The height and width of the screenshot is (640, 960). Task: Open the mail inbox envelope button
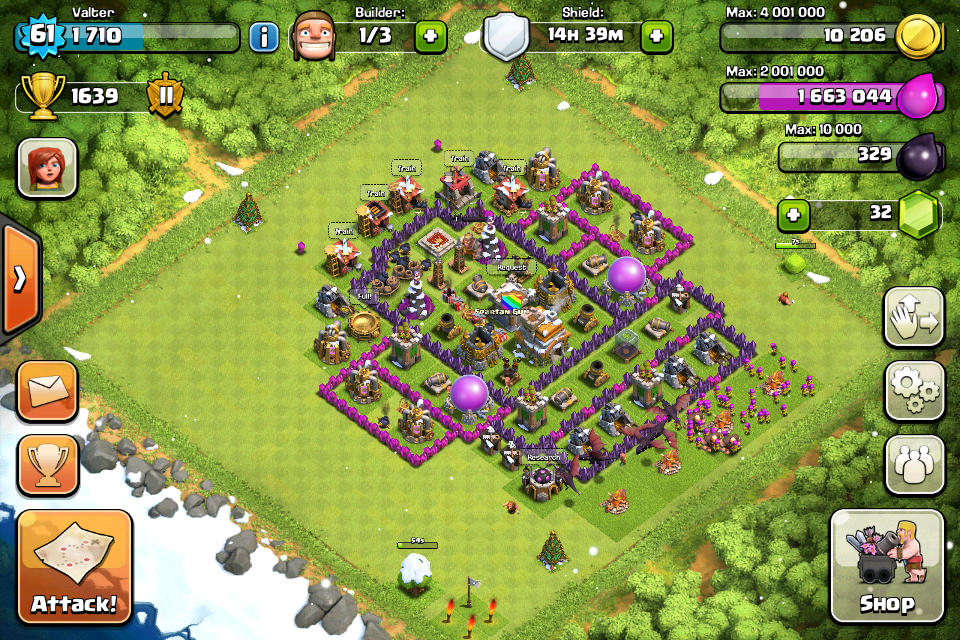(x=47, y=390)
